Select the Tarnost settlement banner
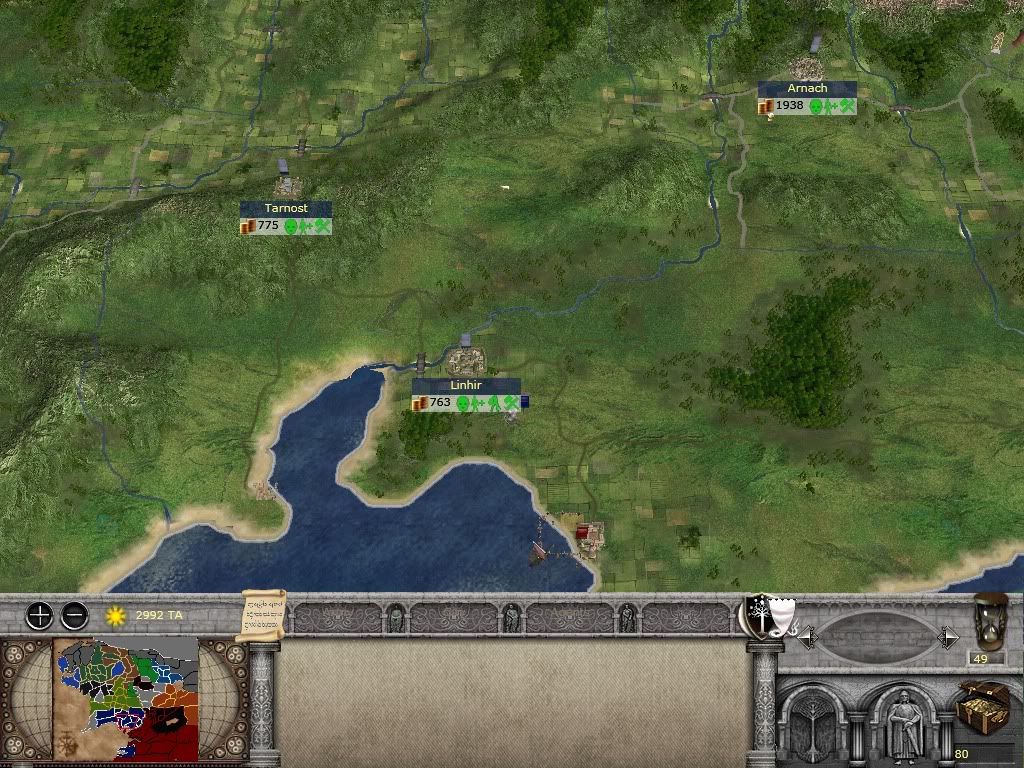 tap(286, 208)
